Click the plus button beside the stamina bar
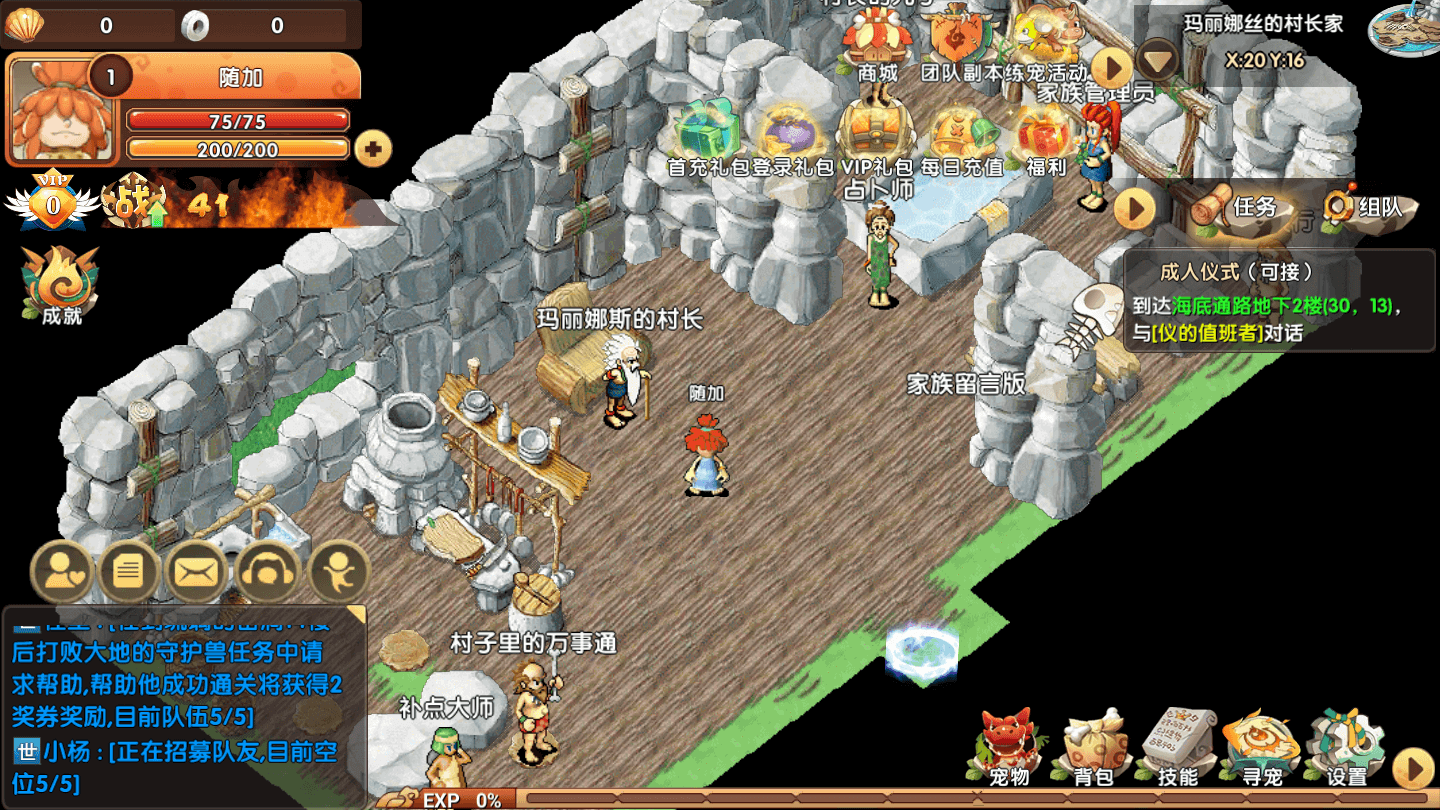 (x=374, y=150)
